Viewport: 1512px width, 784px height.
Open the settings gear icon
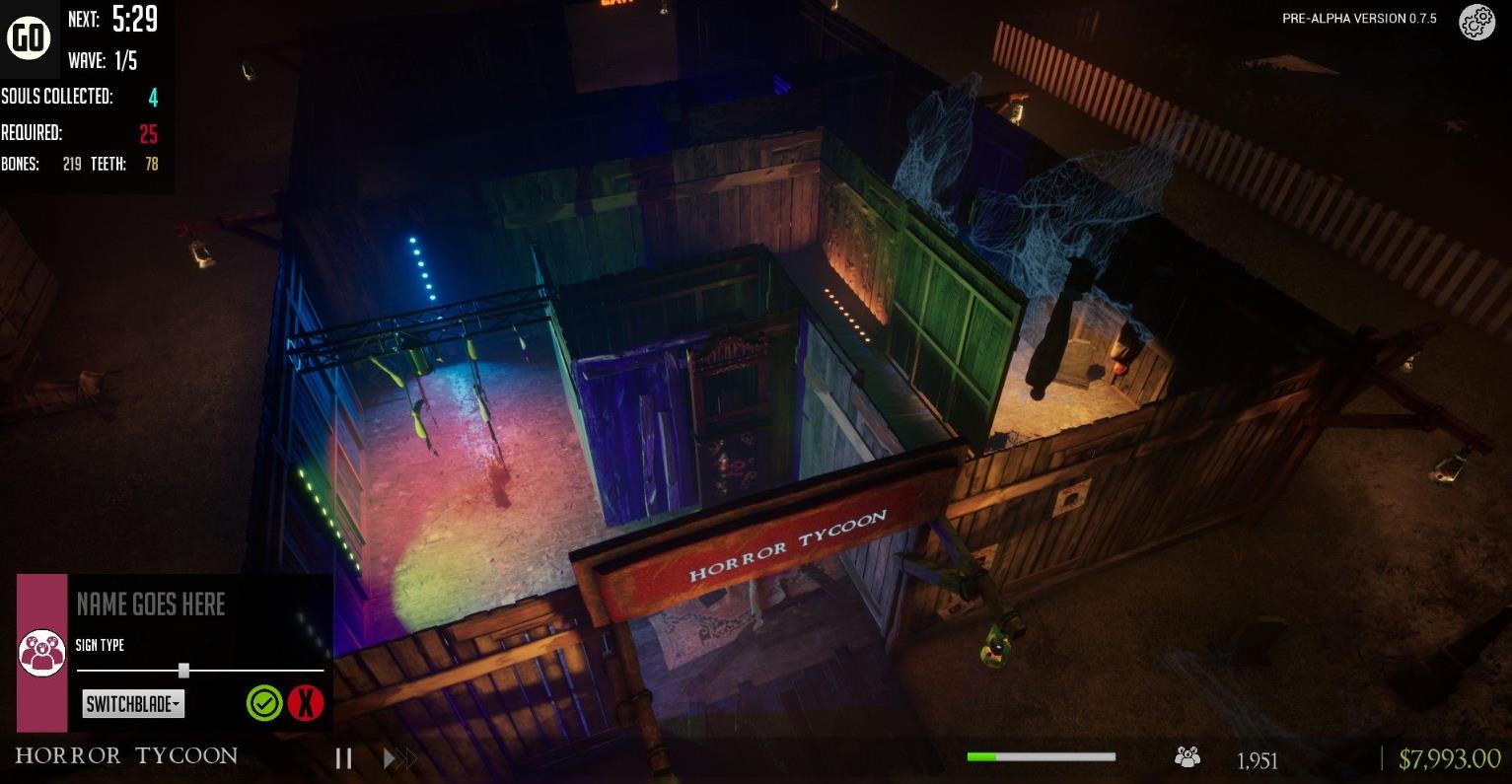[x=1476, y=22]
